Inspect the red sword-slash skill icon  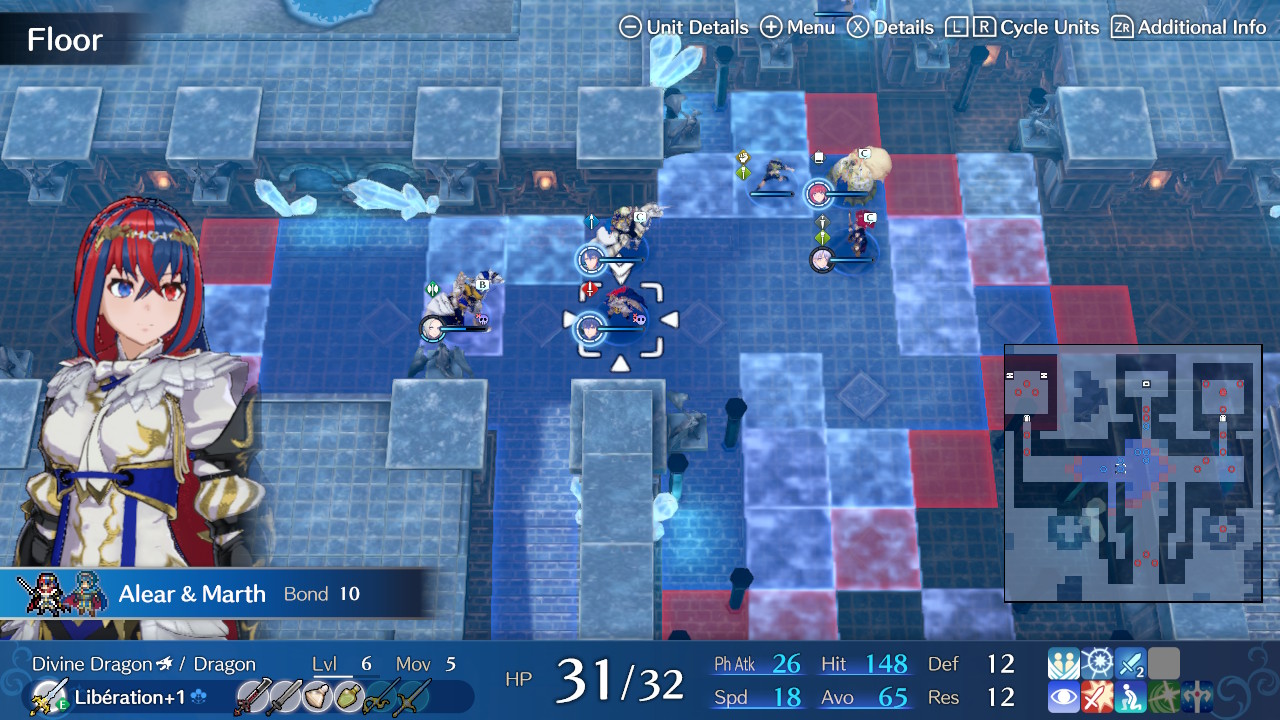[1097, 697]
